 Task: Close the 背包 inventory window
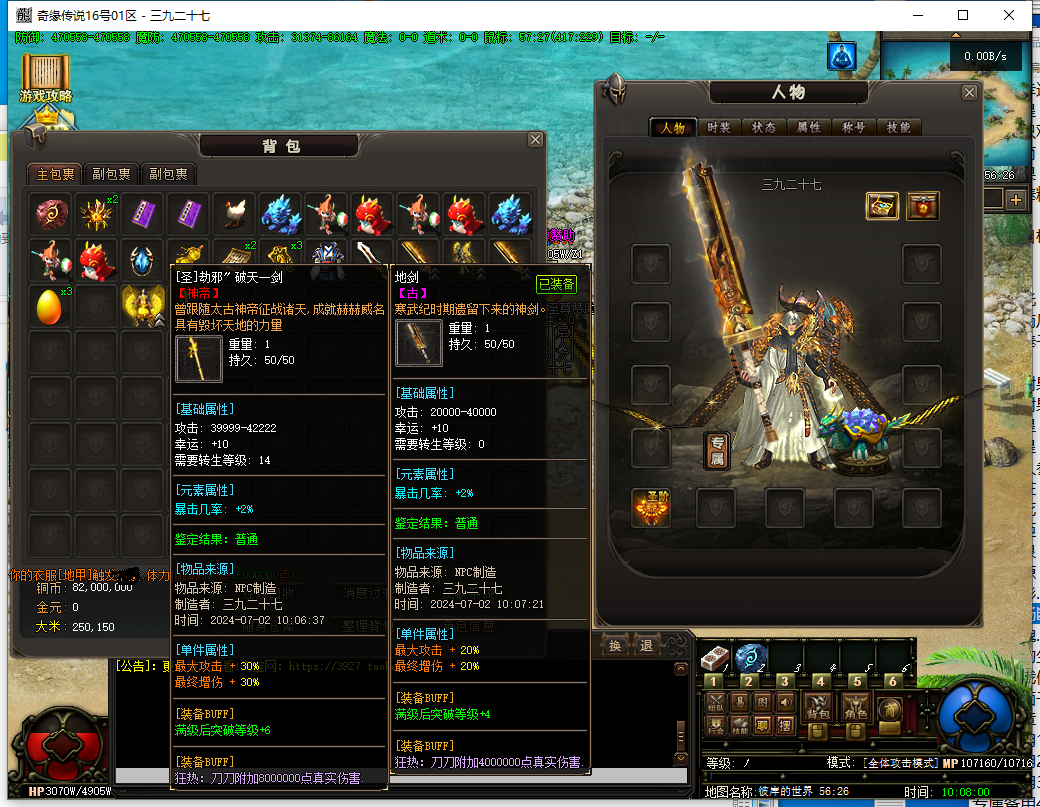click(x=536, y=140)
